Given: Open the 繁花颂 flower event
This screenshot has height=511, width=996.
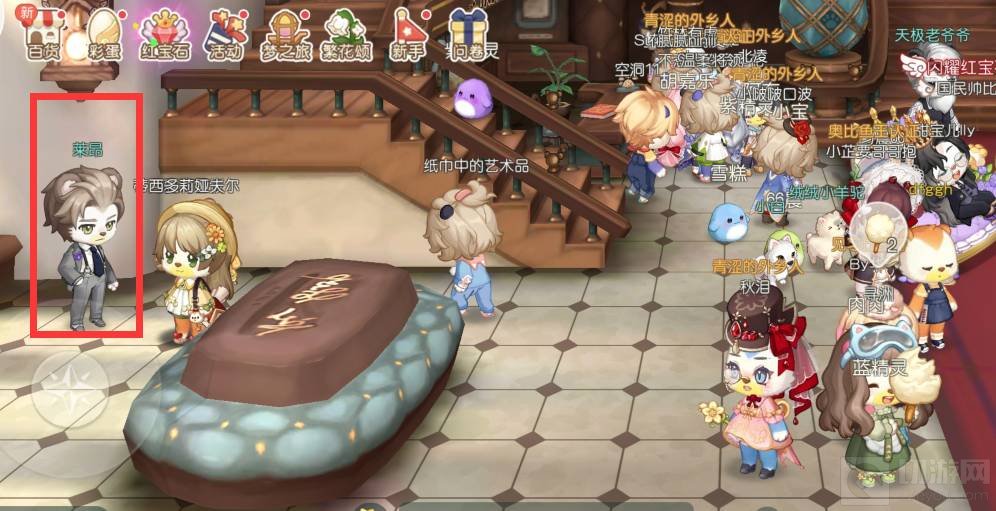Looking at the screenshot, I should (x=345, y=32).
